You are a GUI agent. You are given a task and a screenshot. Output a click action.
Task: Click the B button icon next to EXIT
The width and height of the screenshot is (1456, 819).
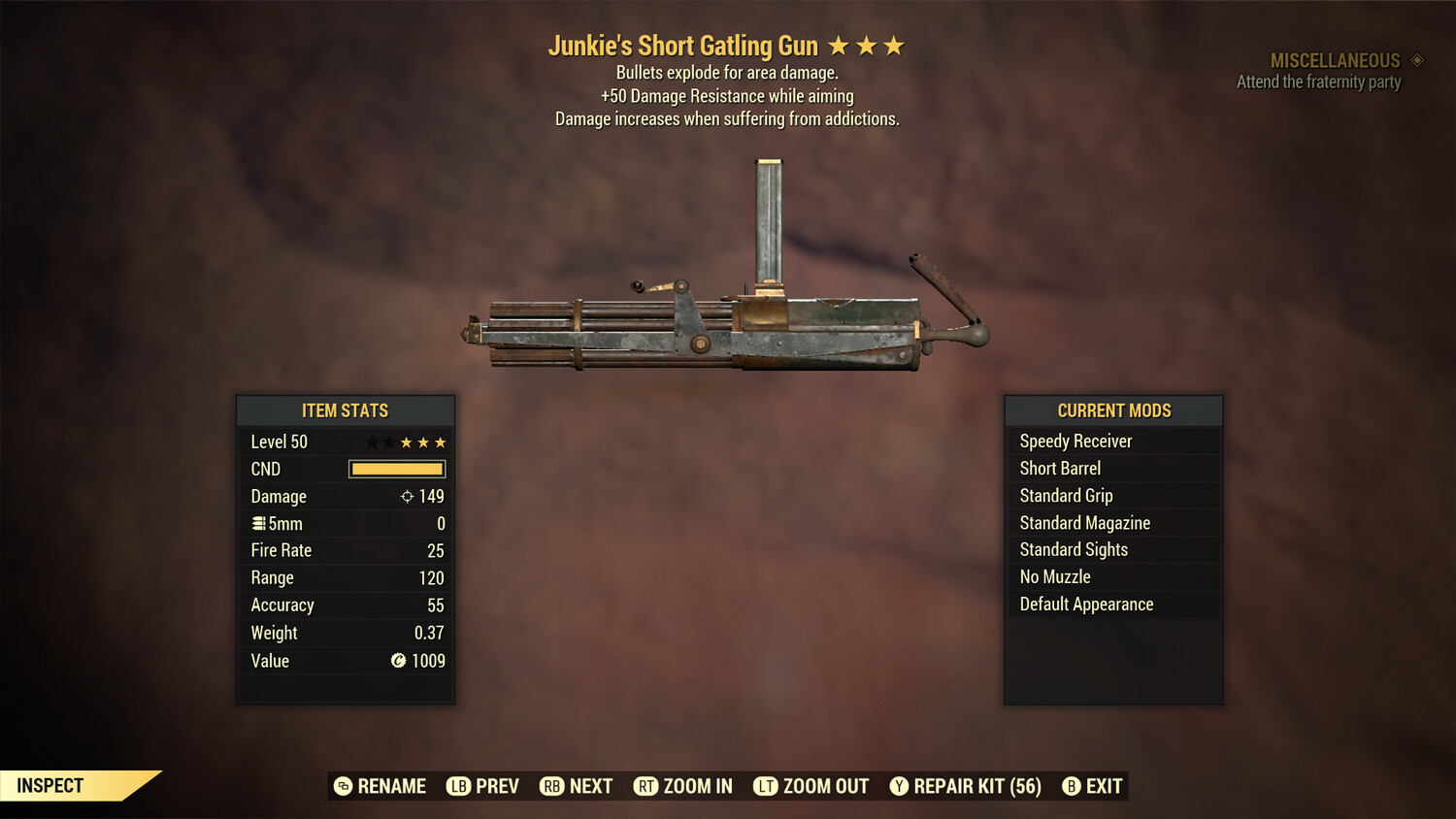pos(1072,786)
